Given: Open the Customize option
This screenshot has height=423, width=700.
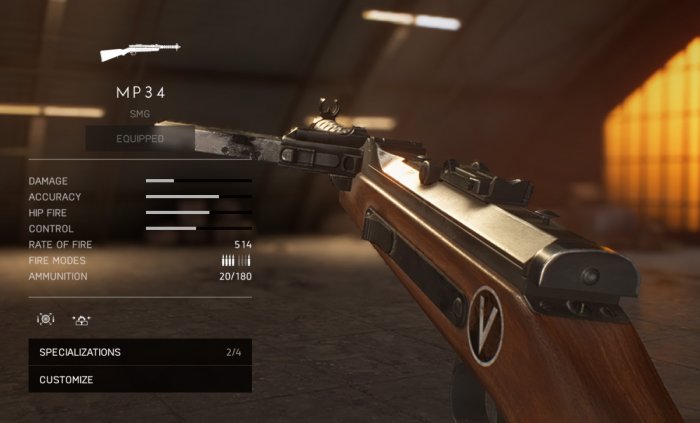Looking at the screenshot, I should coord(140,380).
